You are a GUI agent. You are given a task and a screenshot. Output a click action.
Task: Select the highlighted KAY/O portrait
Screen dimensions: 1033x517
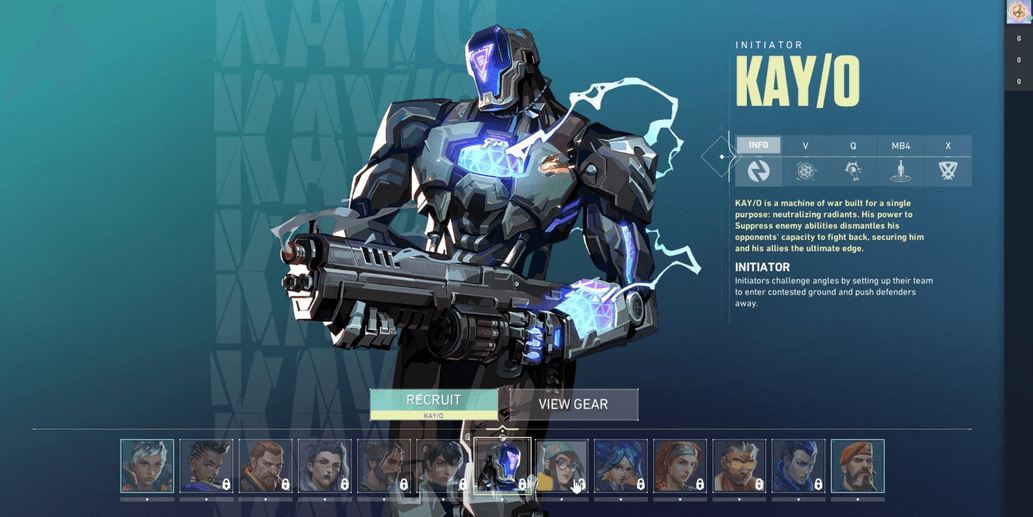[502, 466]
